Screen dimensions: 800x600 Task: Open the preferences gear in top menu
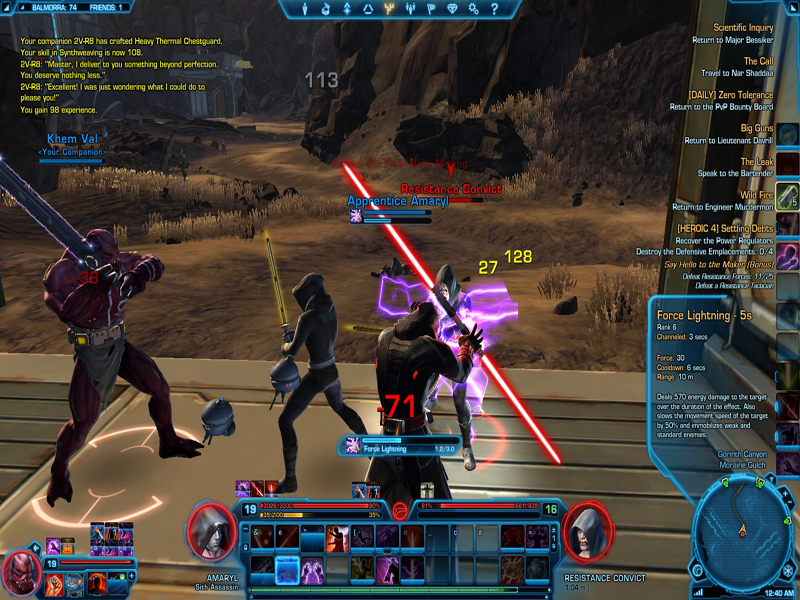coord(472,9)
